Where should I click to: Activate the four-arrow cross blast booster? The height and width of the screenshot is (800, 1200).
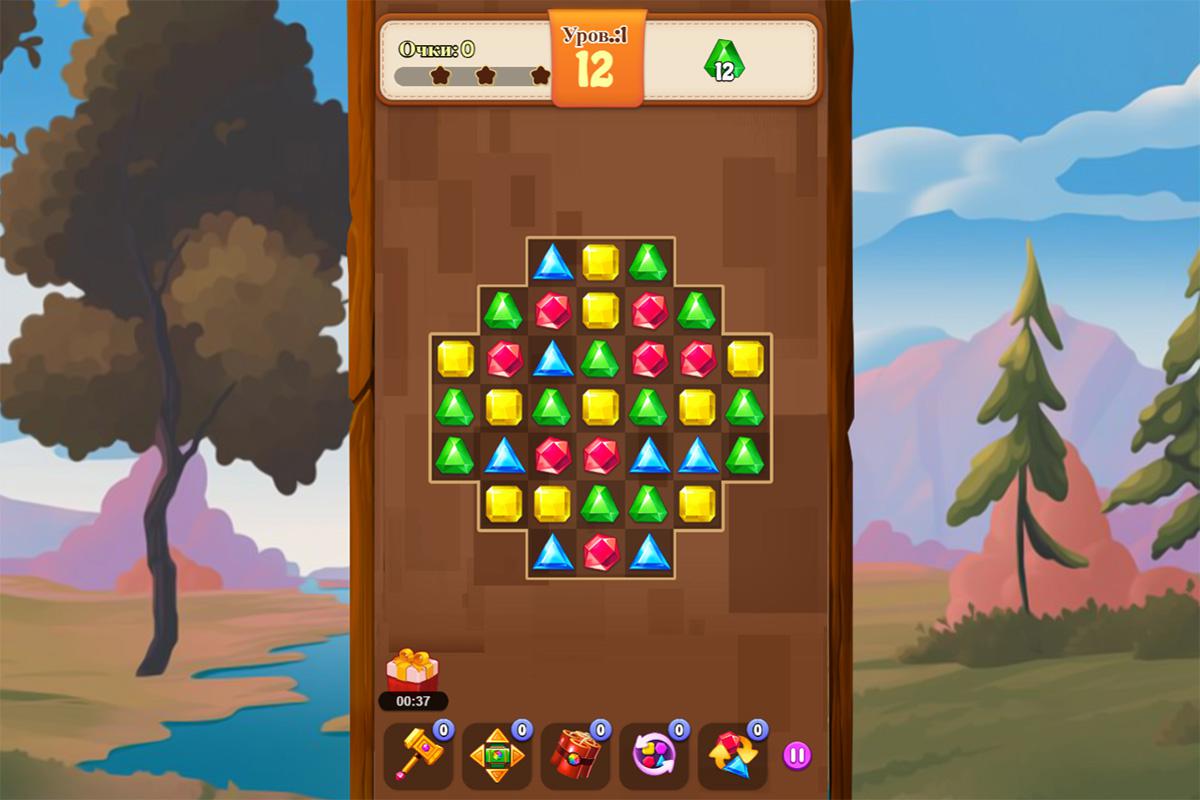click(496, 756)
